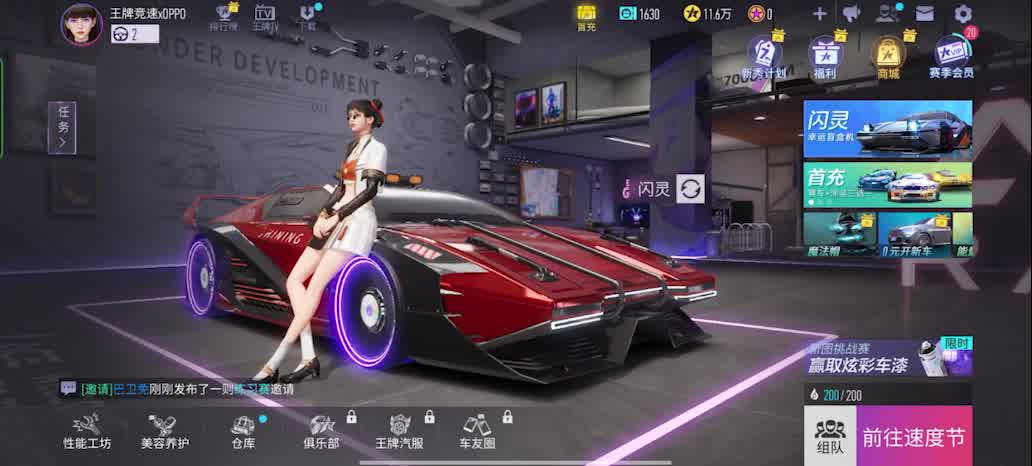Open the 福利 welfare rewards
This screenshot has width=1032, height=466.
[x=825, y=56]
